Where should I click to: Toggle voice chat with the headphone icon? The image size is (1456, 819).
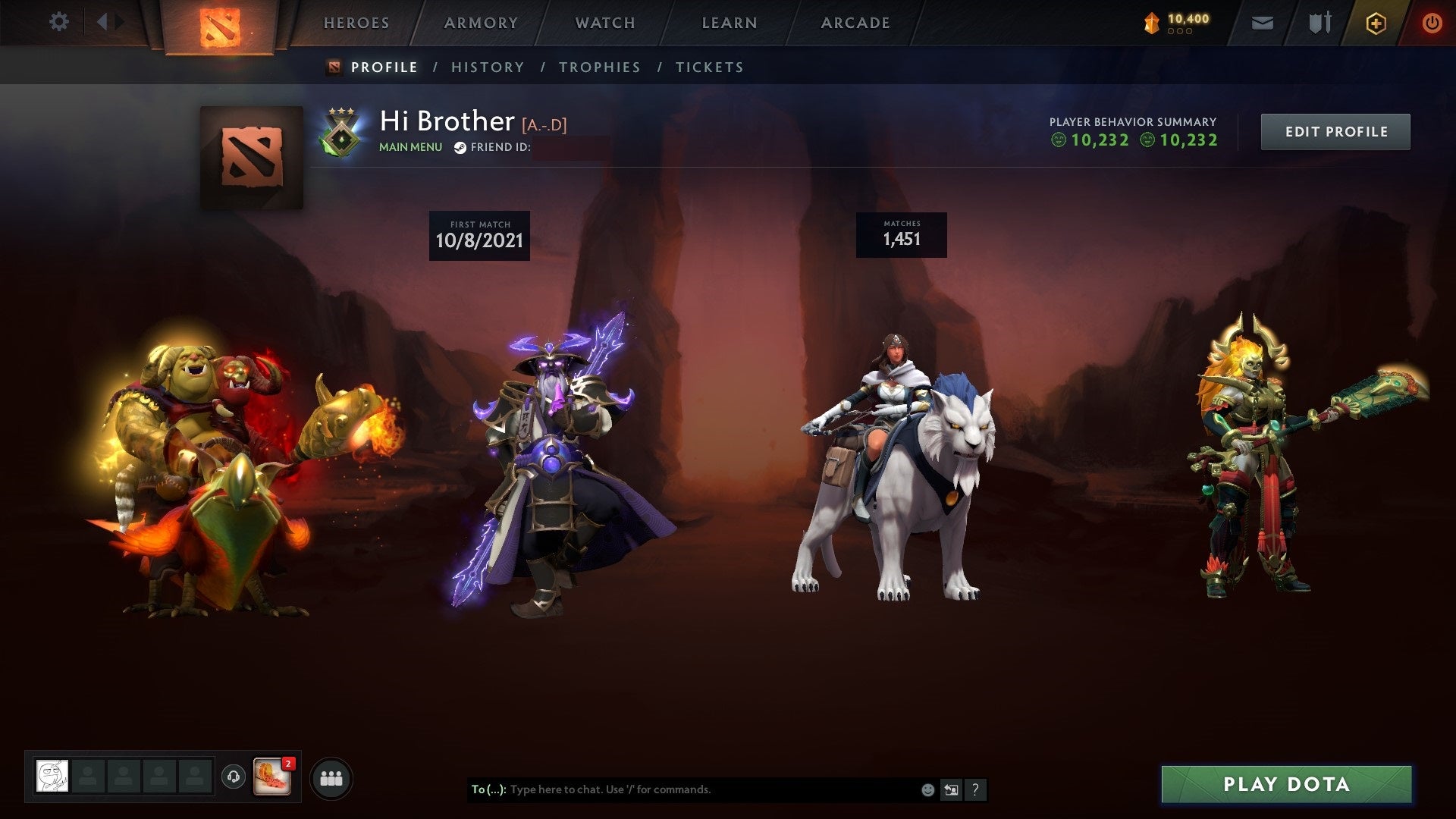coord(234,777)
